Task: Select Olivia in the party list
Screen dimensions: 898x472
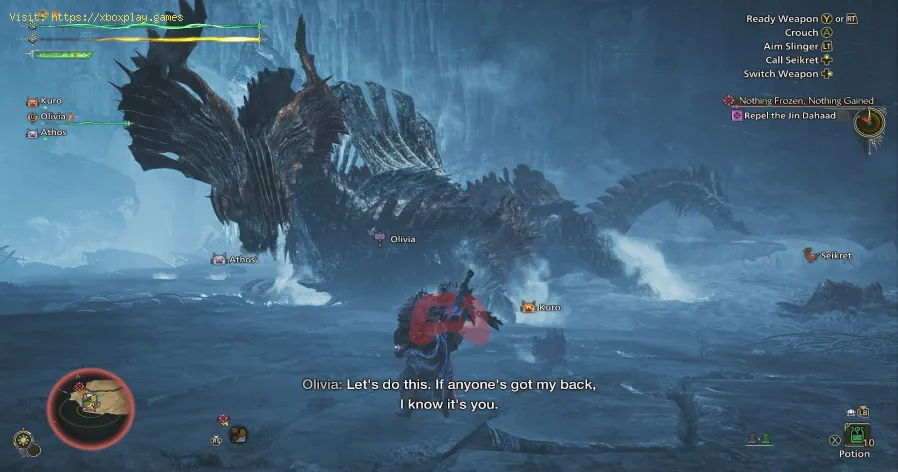Action: click(x=54, y=117)
